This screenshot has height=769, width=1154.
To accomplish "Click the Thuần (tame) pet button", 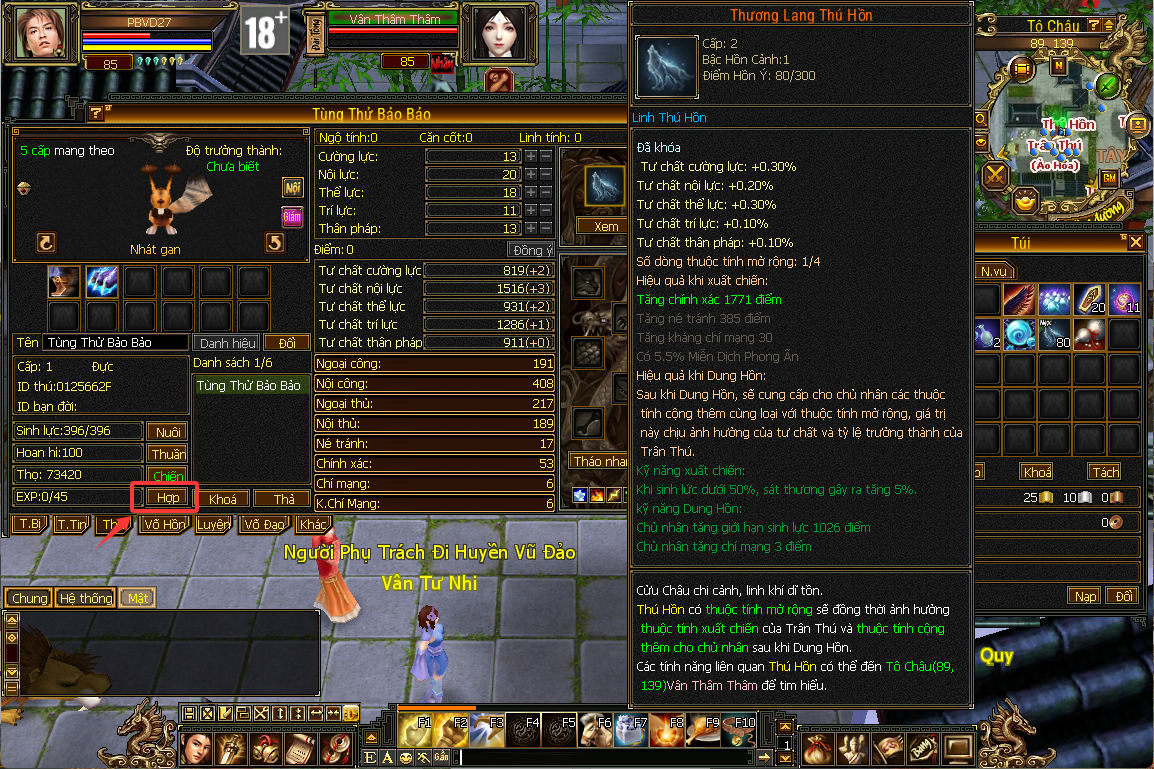I will pos(167,454).
